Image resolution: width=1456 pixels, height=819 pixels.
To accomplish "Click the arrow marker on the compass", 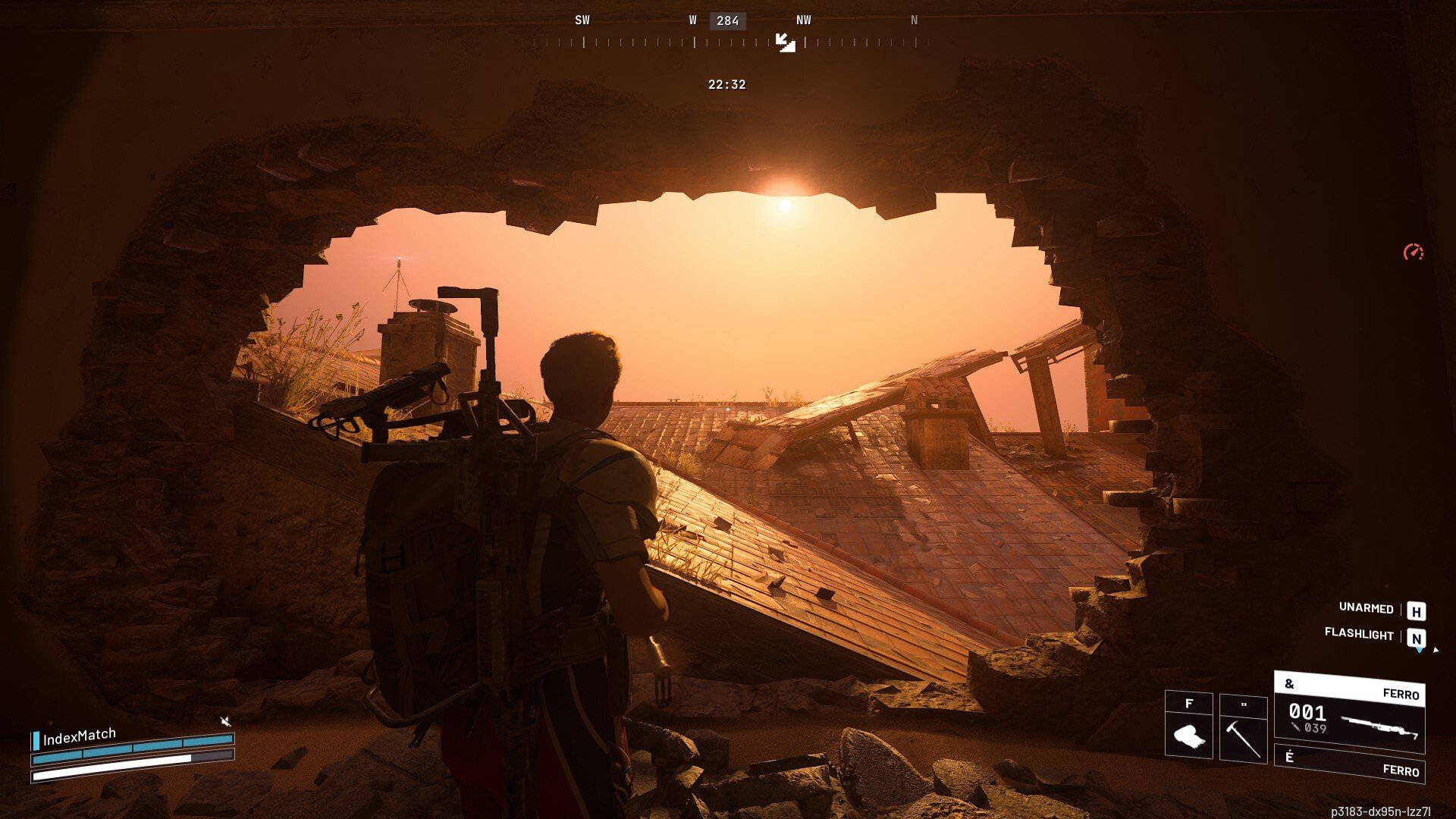I will coord(785,43).
